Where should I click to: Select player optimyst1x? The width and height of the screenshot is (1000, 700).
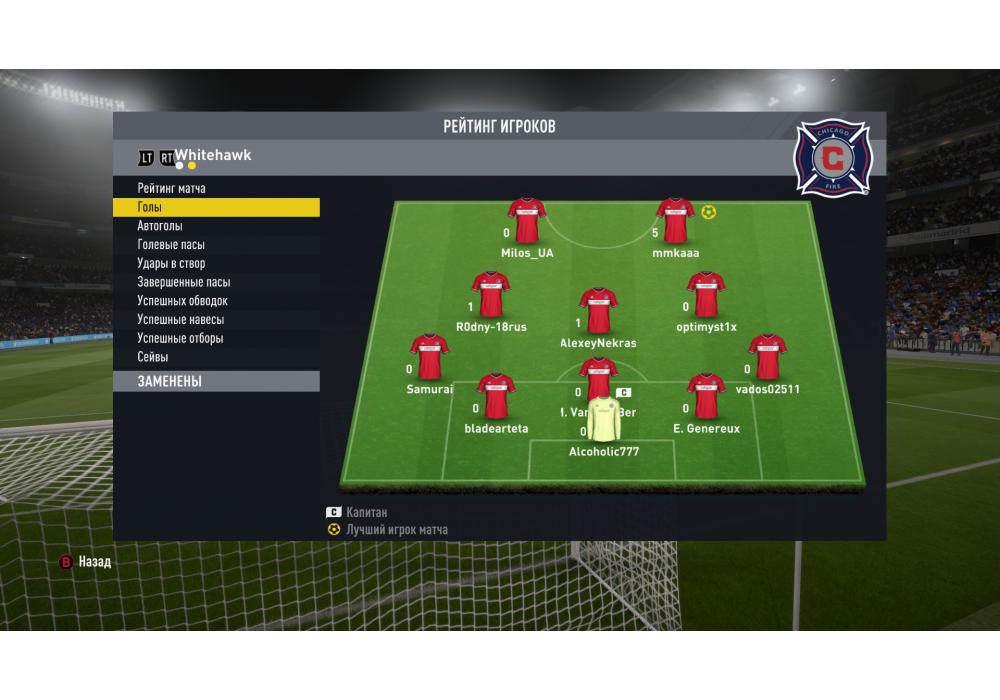(x=706, y=295)
